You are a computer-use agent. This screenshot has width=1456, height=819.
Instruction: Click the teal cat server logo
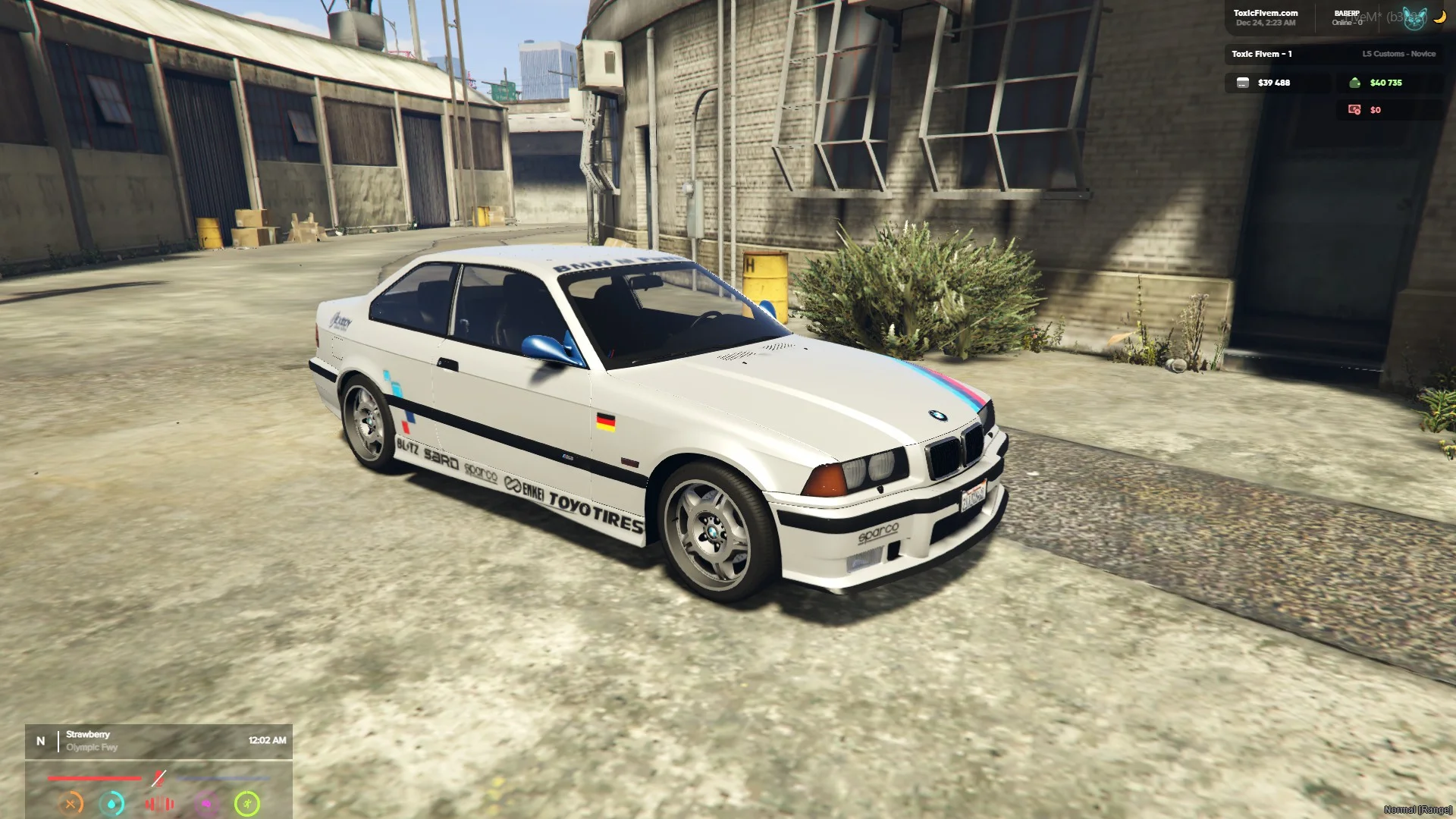1414,18
